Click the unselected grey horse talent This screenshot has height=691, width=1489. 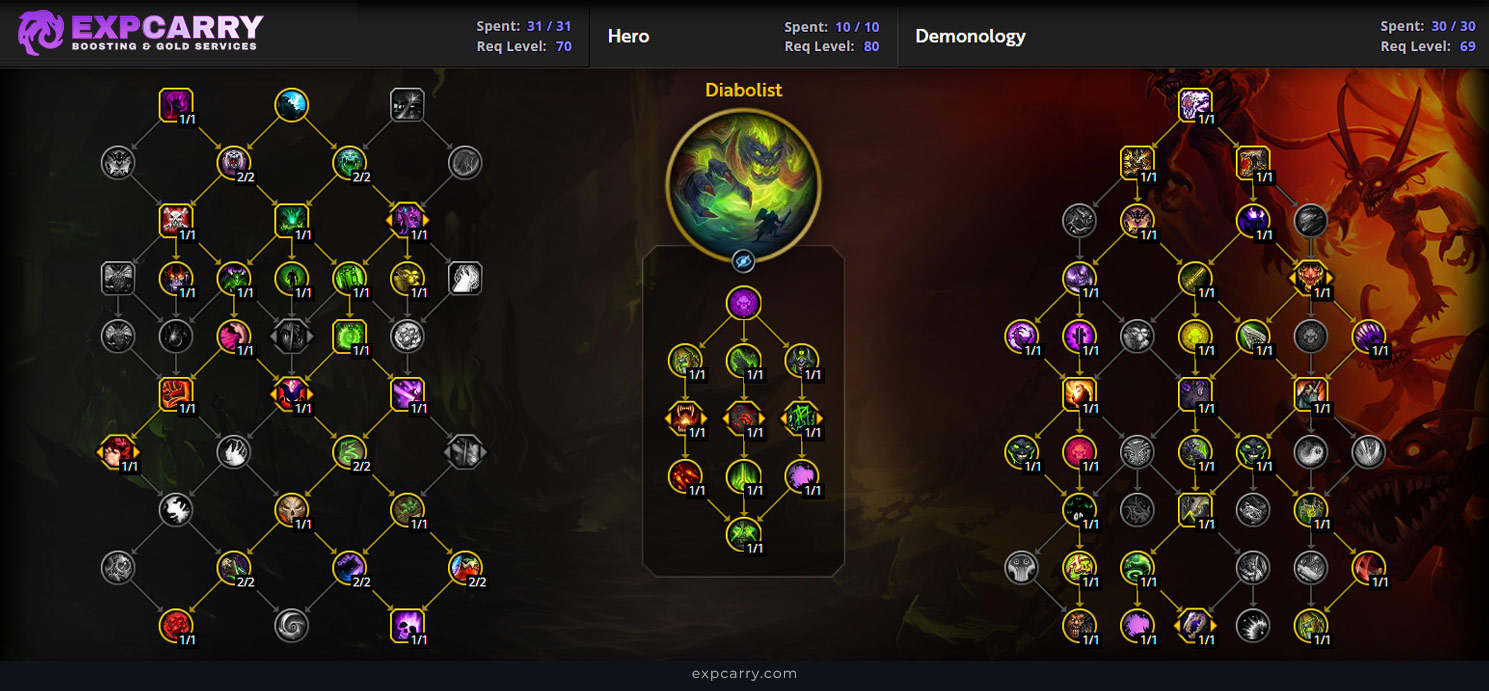coord(465,278)
